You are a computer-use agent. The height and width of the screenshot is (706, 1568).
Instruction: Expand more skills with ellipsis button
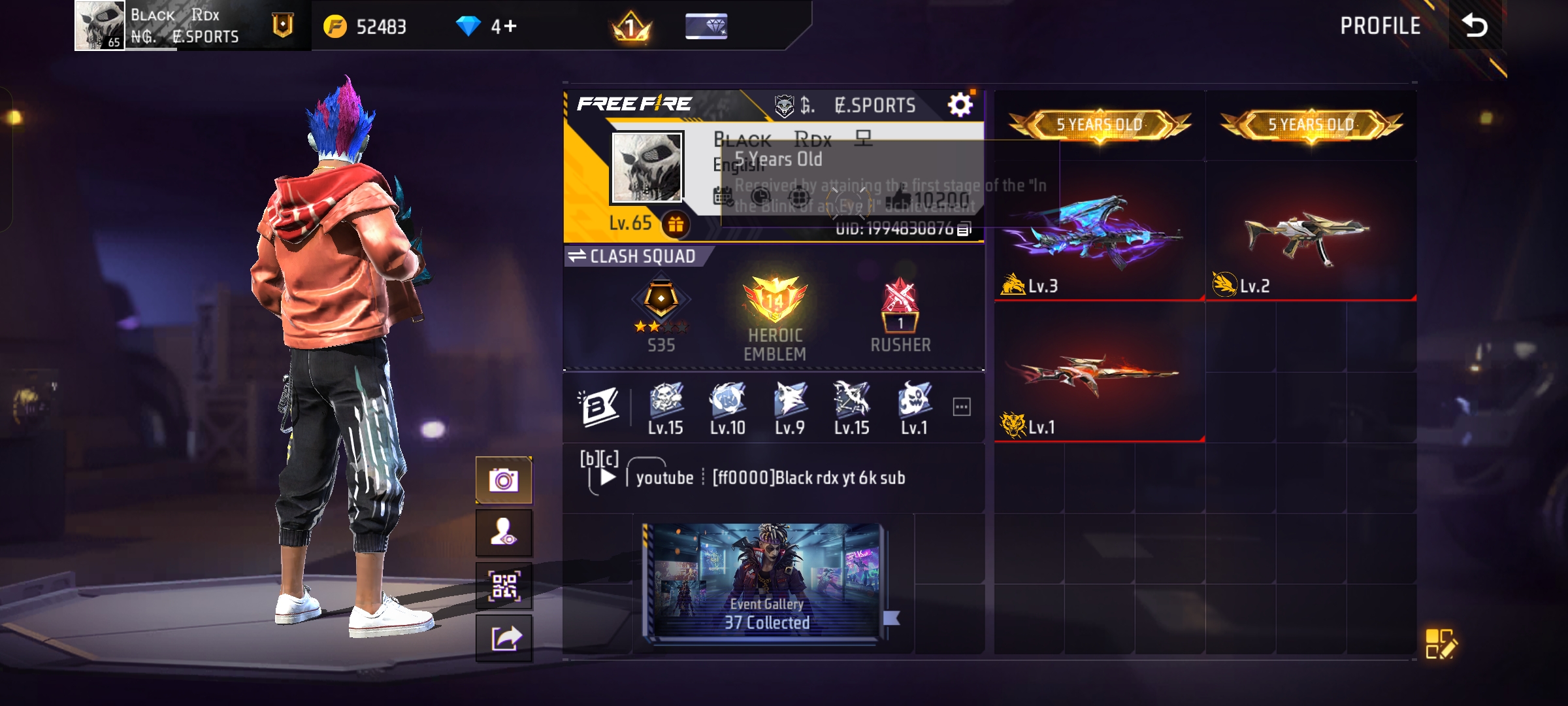click(962, 407)
